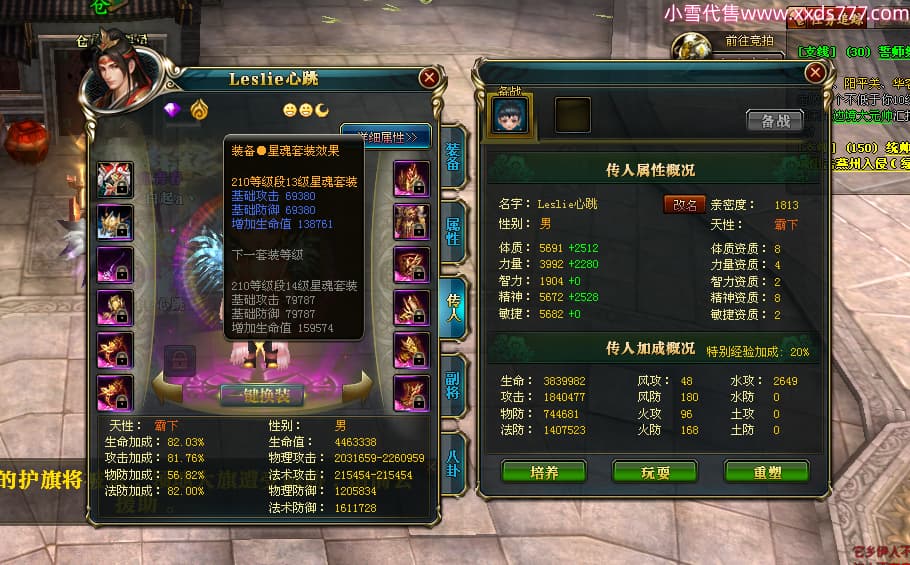Click the purple gem icon under the name
The image size is (910, 565).
click(x=172, y=110)
